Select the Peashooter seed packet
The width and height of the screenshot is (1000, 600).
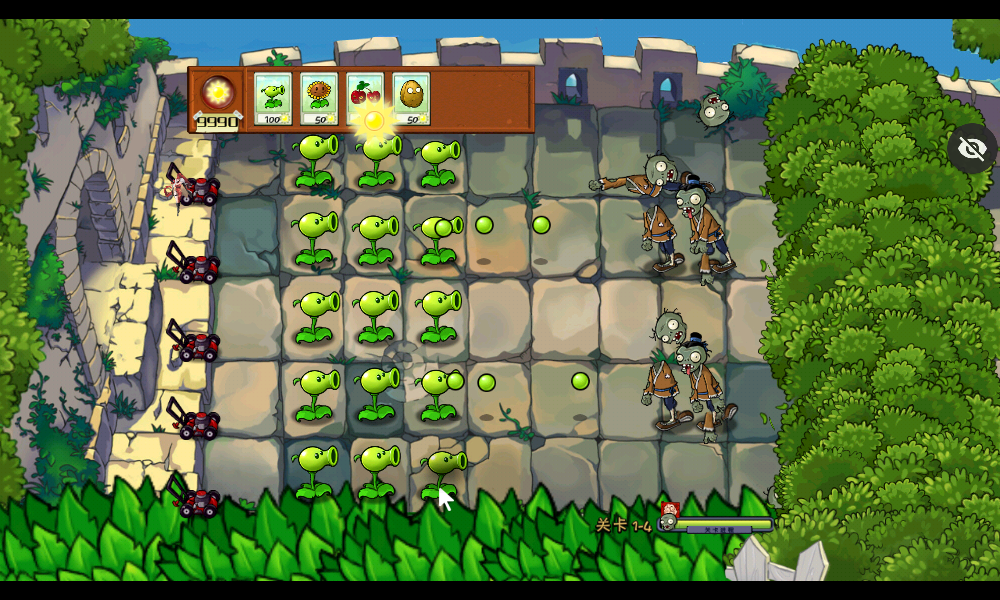[272, 98]
